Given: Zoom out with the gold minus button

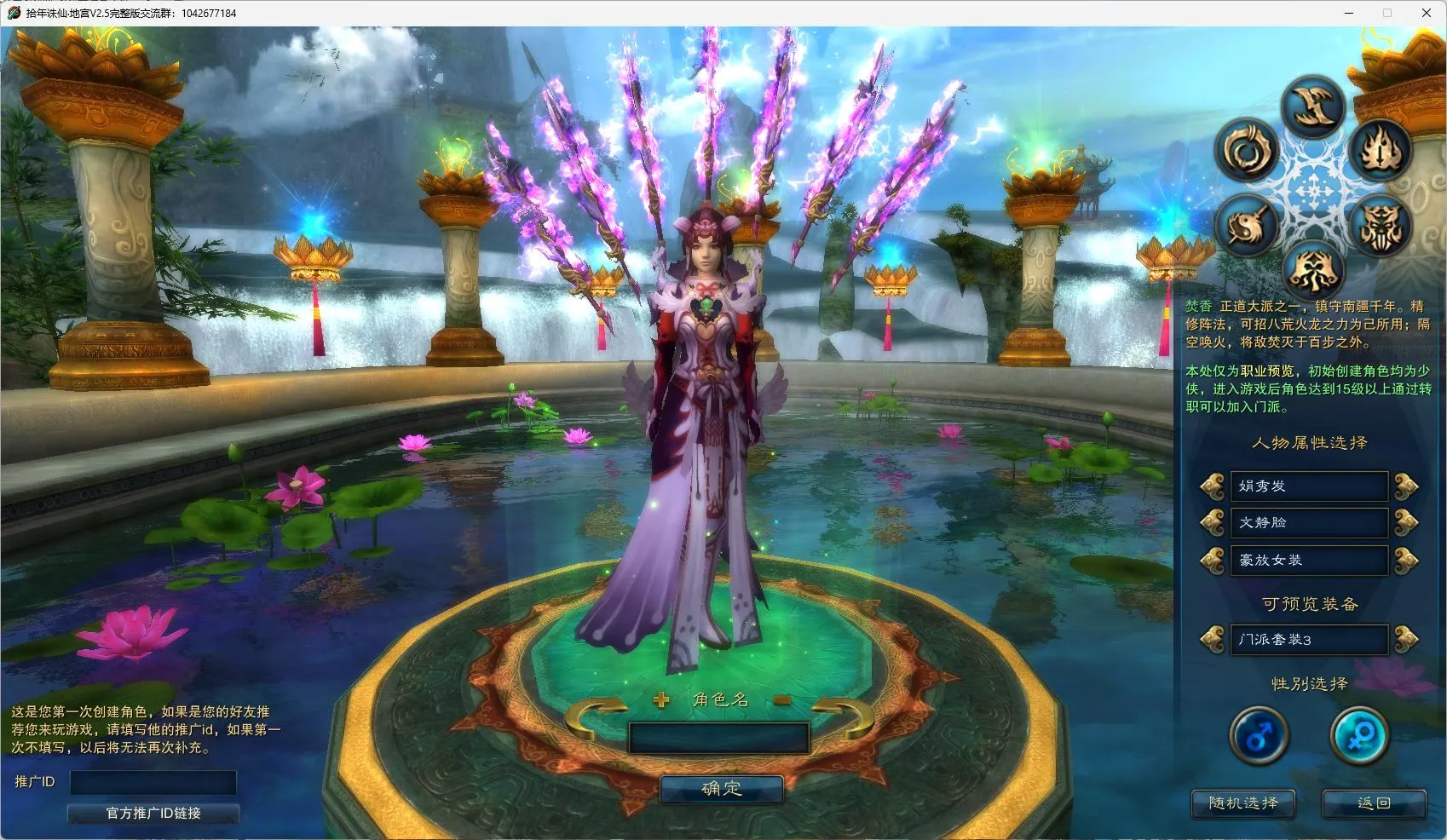Looking at the screenshot, I should click(782, 700).
